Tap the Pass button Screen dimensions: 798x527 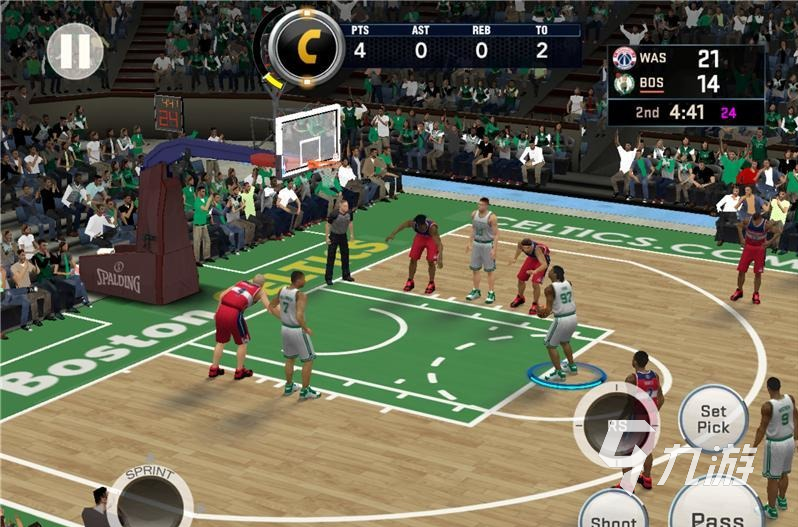coord(716,509)
